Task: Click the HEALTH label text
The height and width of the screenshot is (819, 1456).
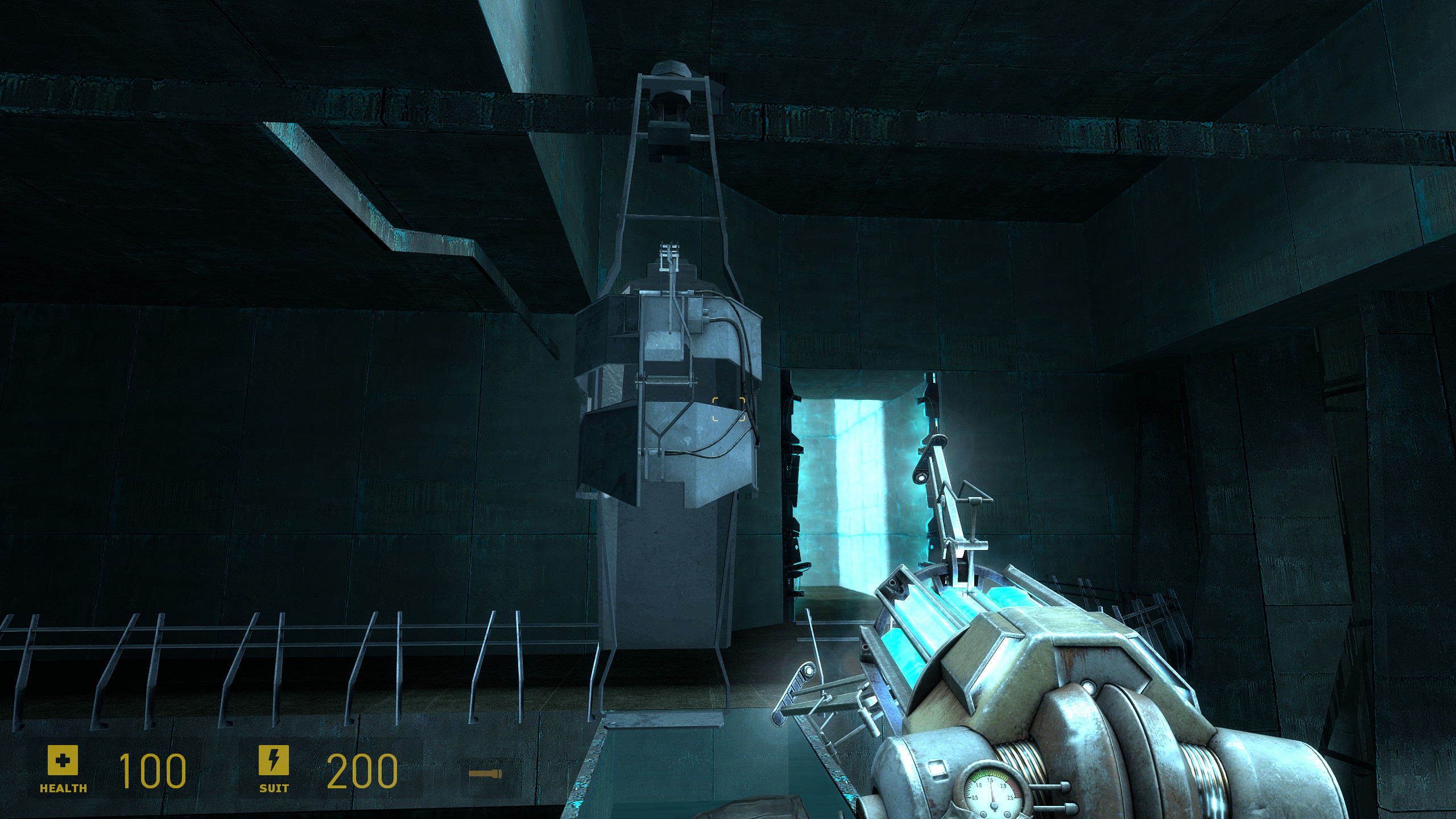Action: click(63, 789)
